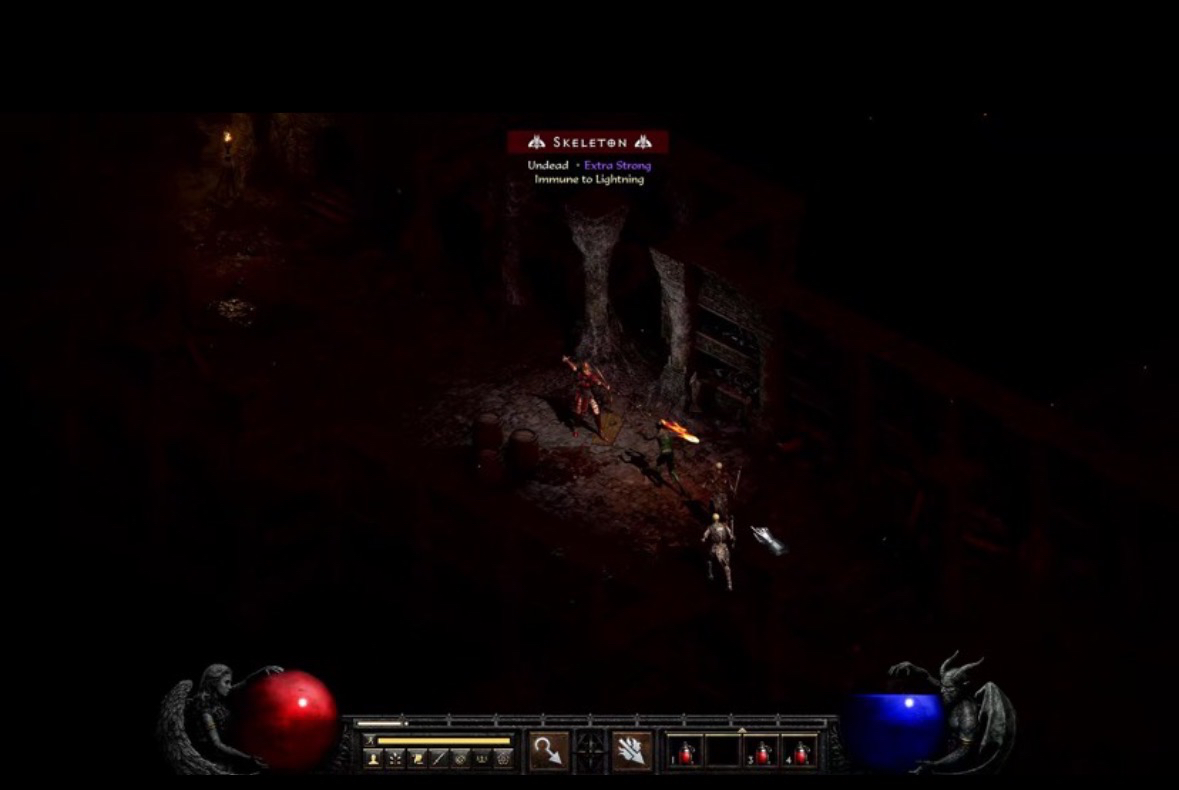Open the character sheet silhouette icon
The height and width of the screenshot is (790, 1179).
(373, 759)
